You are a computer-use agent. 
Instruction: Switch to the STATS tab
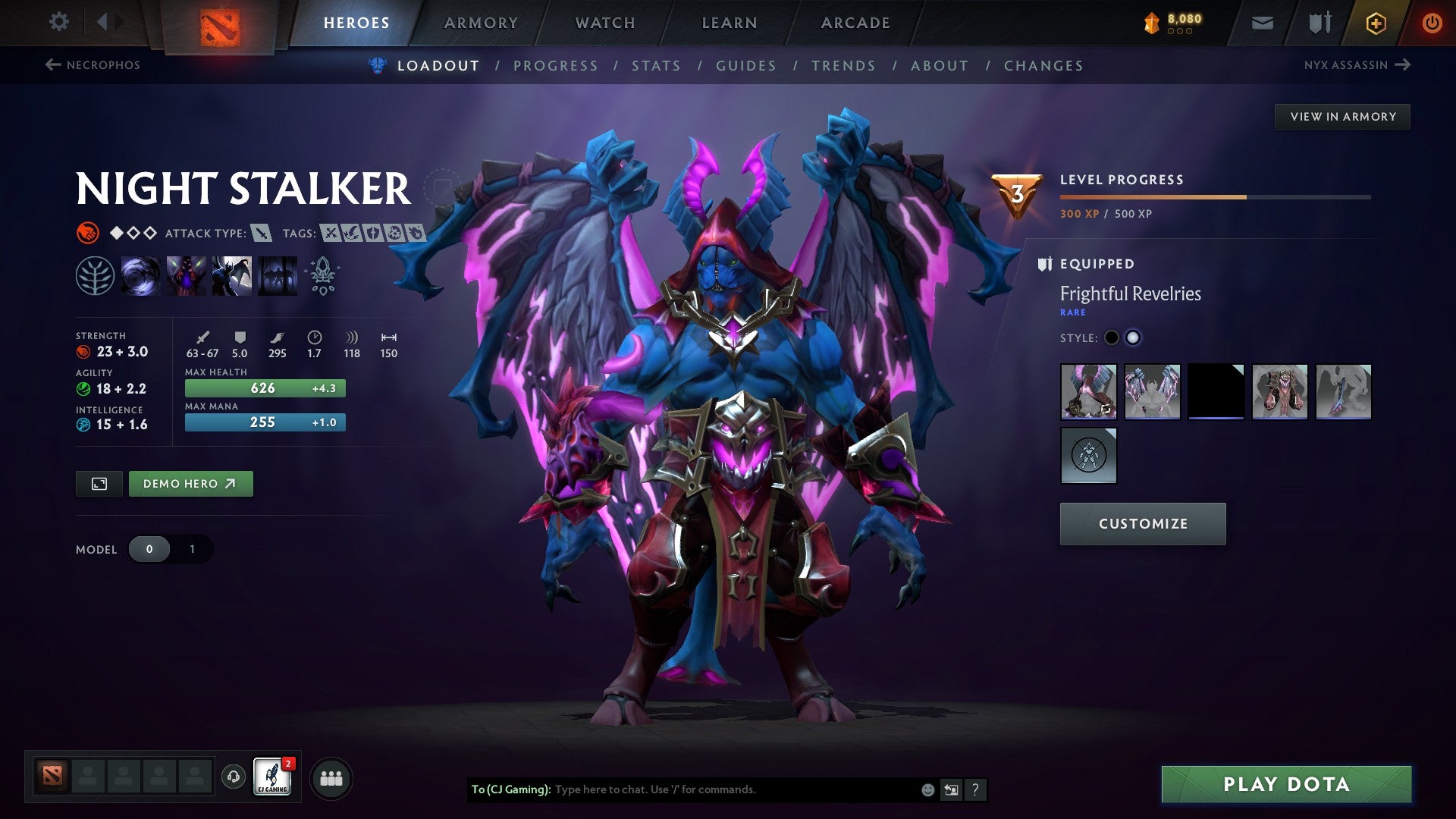(x=656, y=66)
